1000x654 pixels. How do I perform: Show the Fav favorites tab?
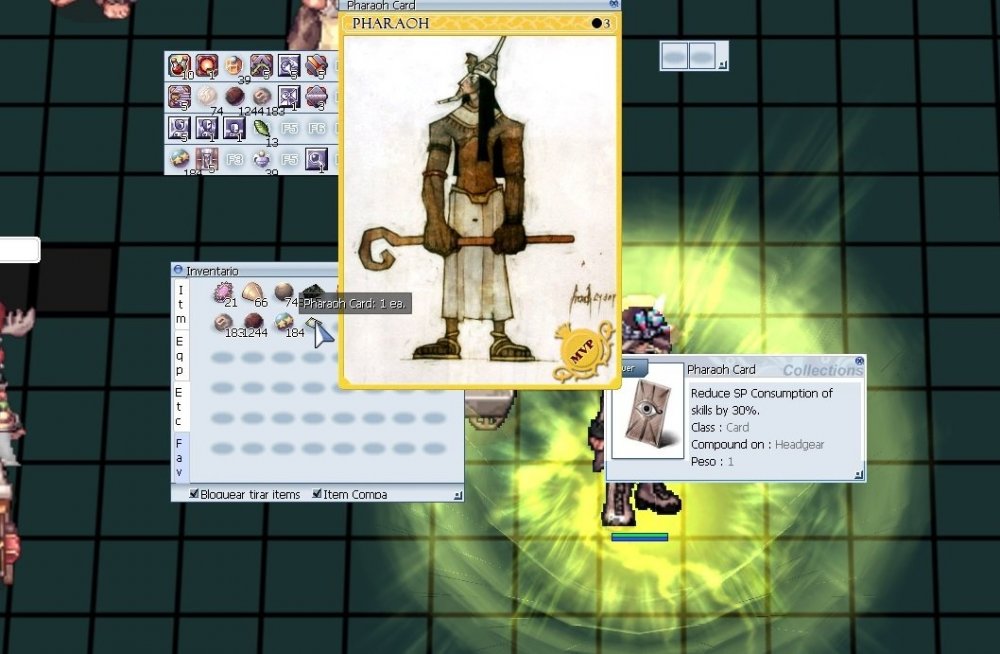click(180, 456)
